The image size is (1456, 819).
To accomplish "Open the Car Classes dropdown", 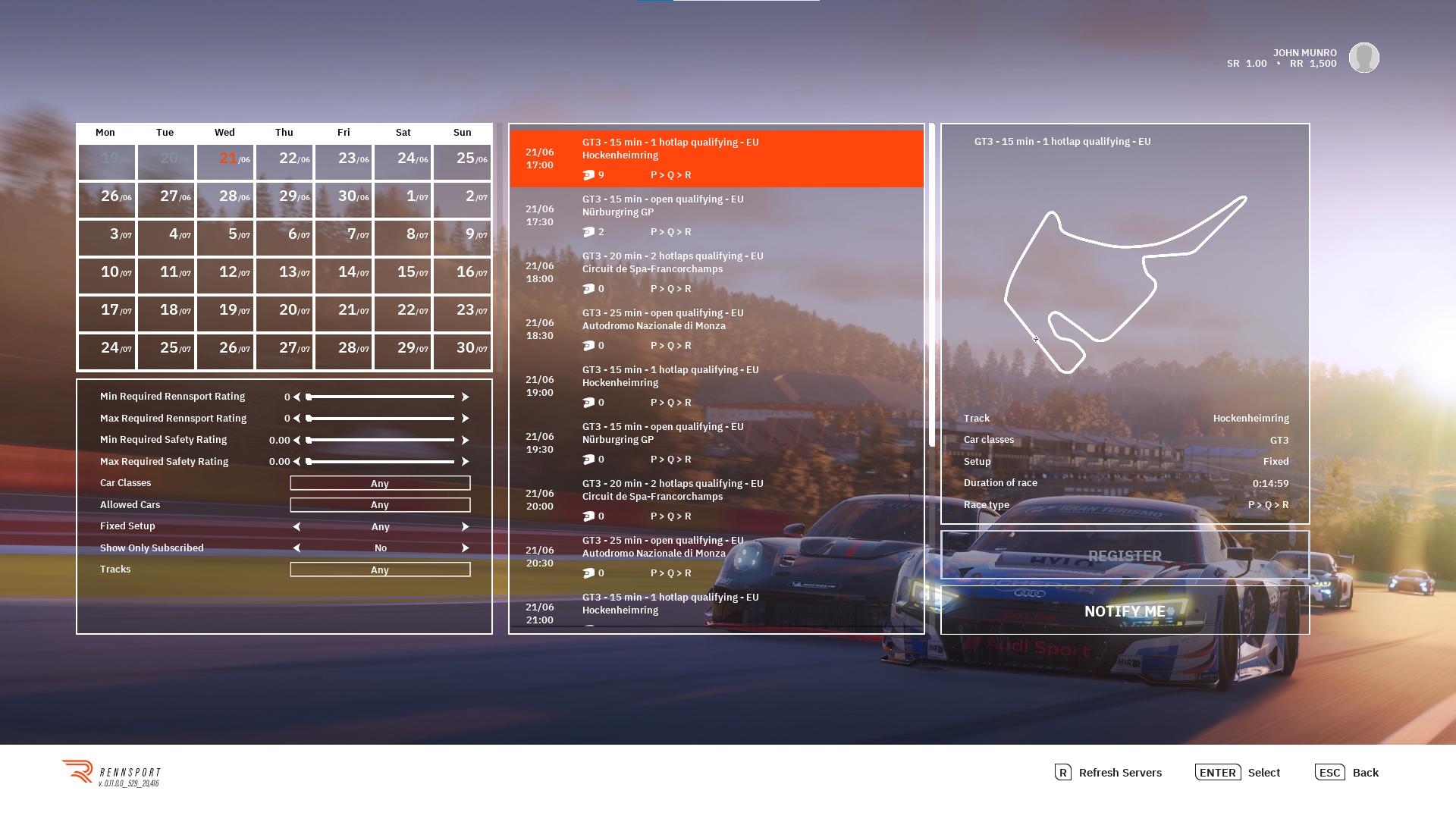I will coord(380,483).
